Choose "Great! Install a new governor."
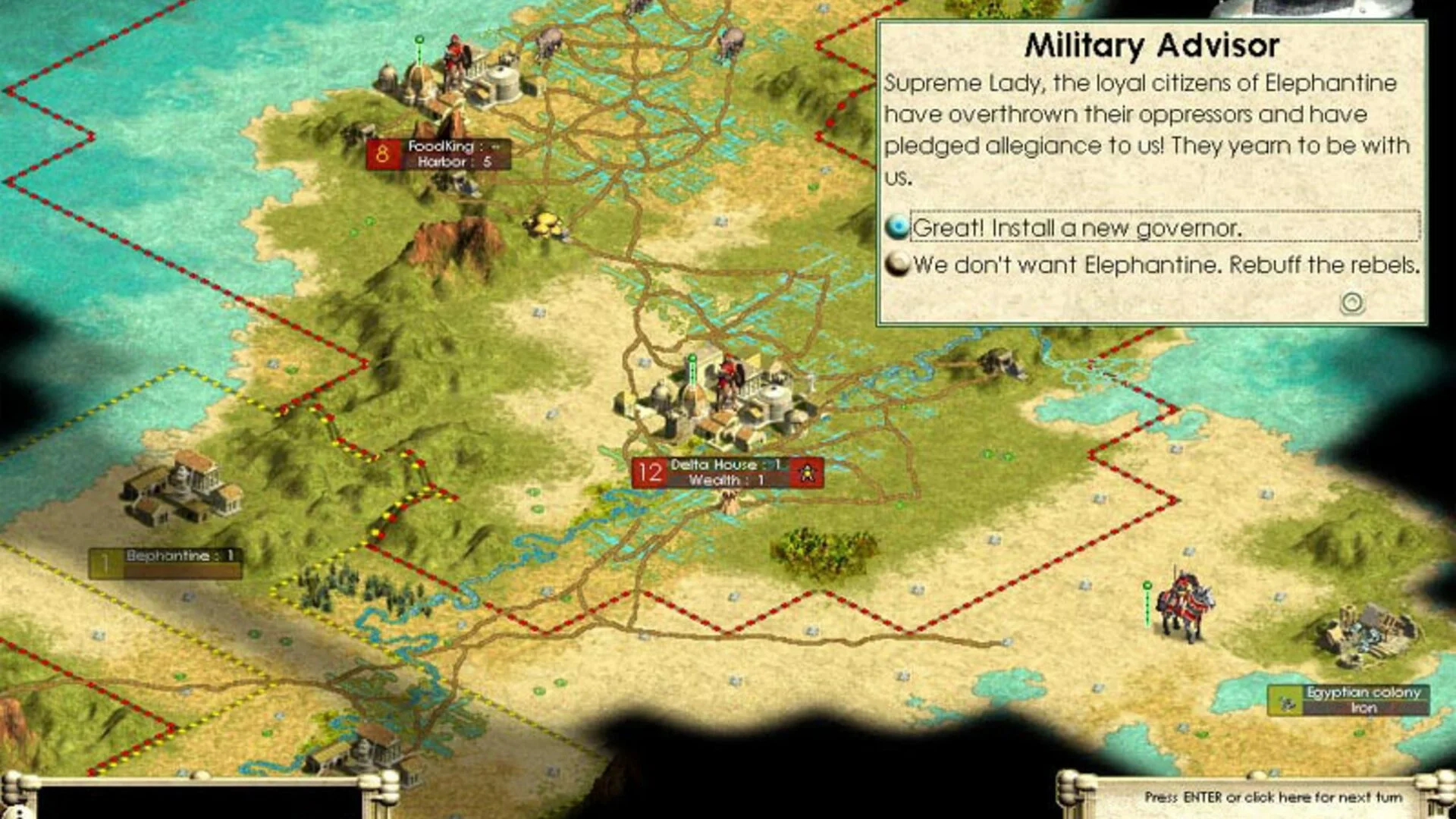 [x=1077, y=227]
